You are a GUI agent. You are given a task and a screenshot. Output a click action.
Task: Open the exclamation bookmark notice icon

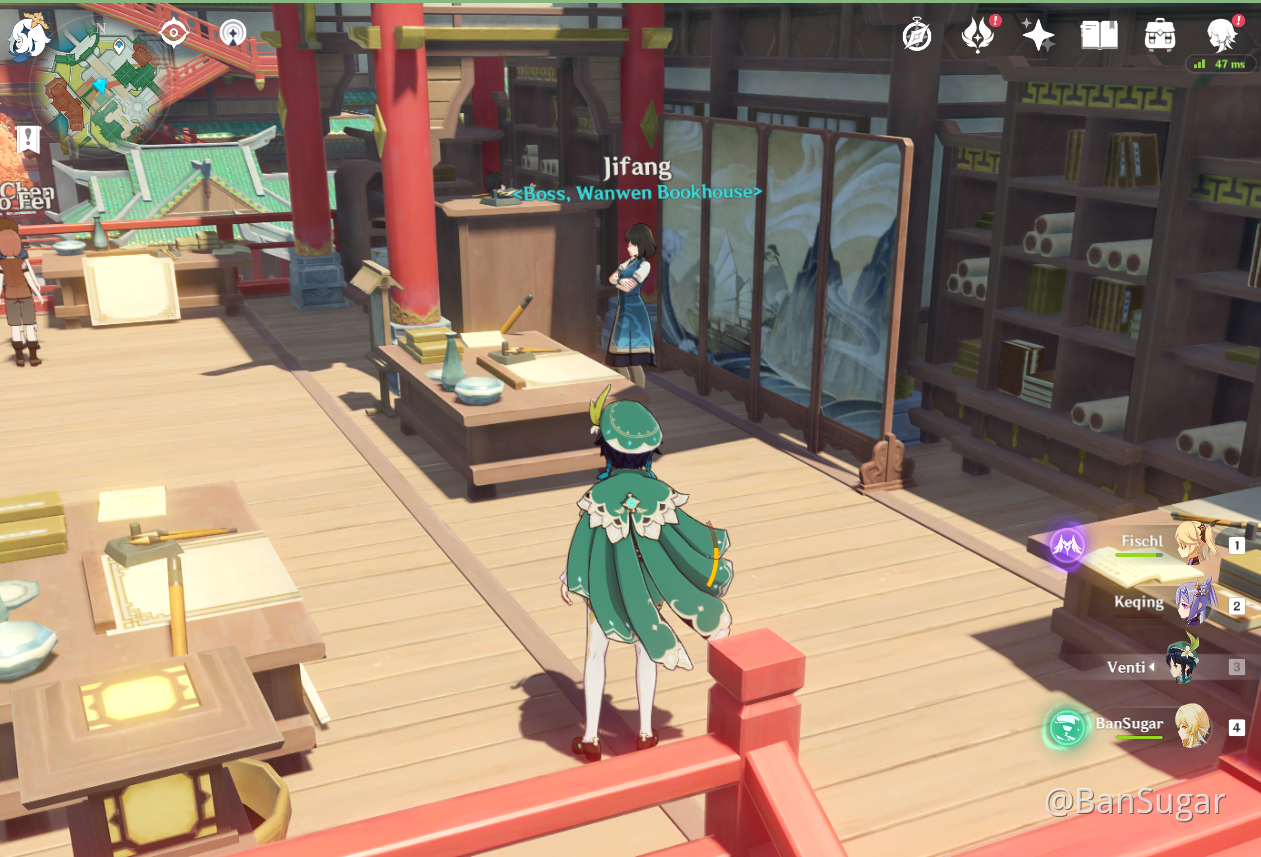[x=28, y=139]
